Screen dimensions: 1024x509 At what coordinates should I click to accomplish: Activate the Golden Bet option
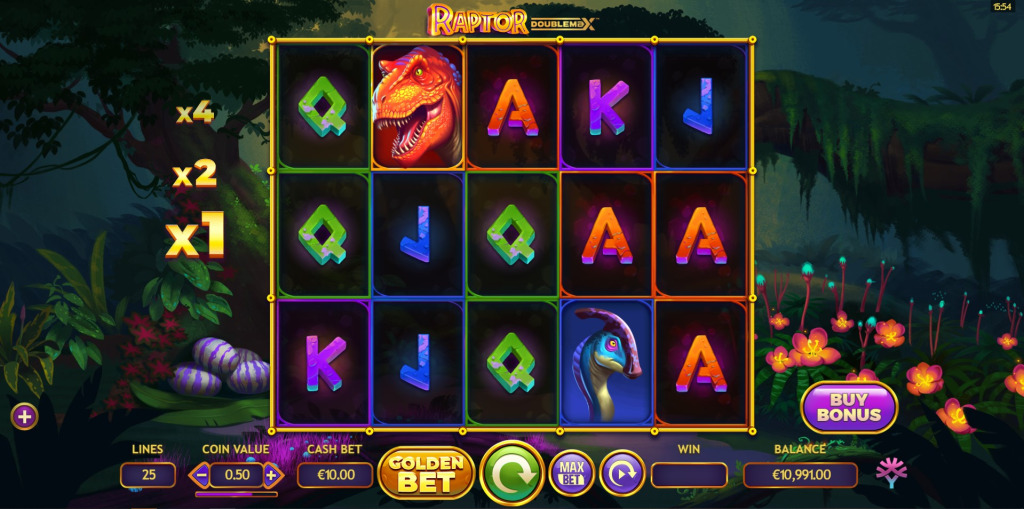coord(426,473)
